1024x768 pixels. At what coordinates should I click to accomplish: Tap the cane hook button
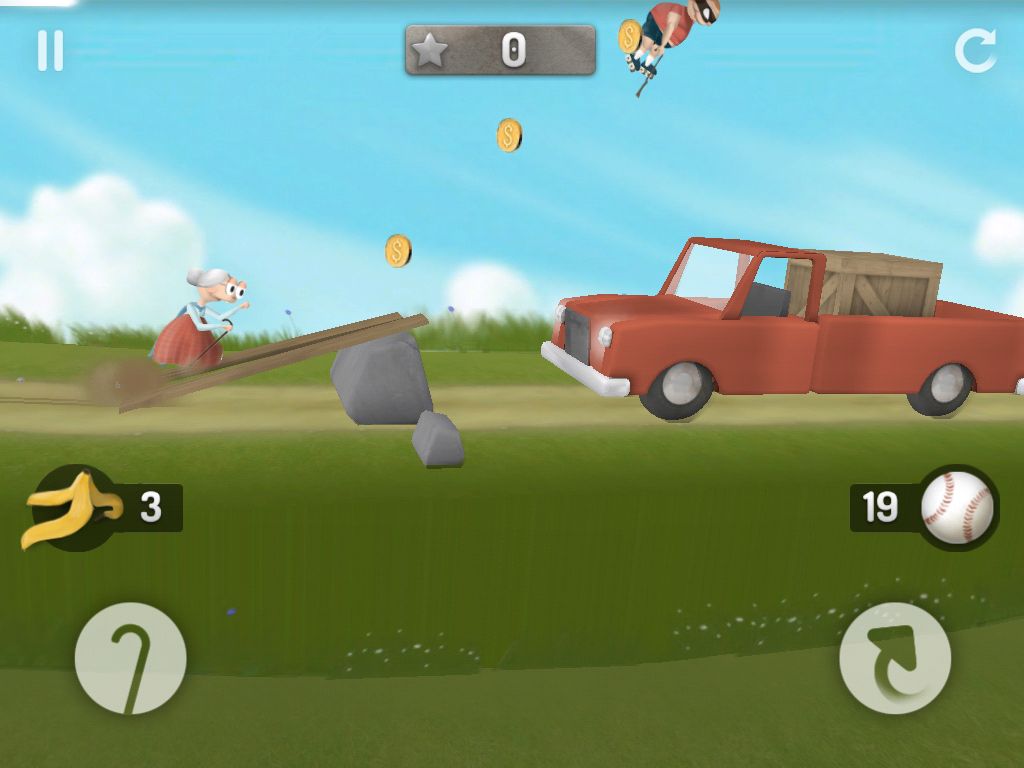tap(130, 658)
